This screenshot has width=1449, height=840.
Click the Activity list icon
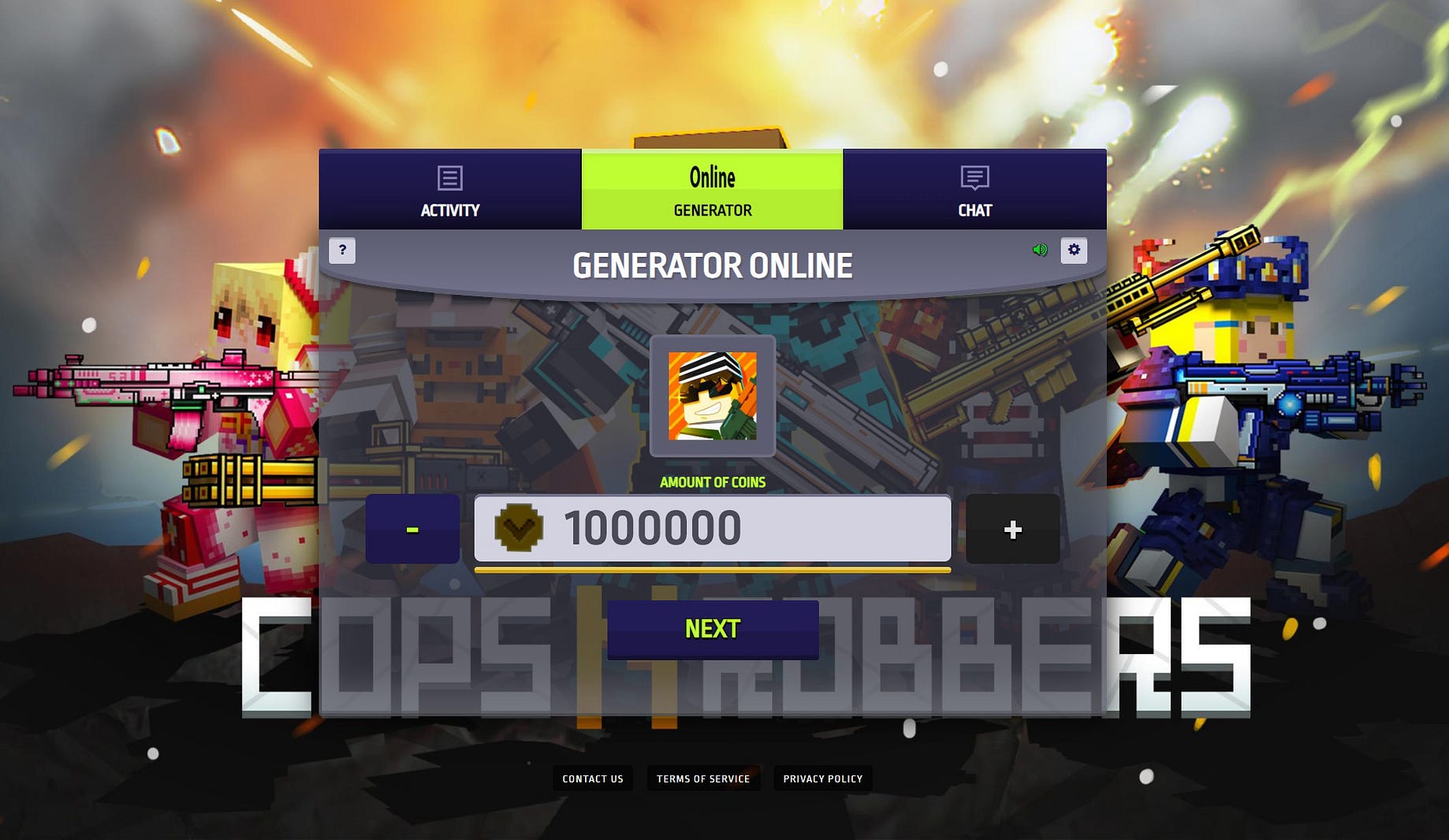pos(449,178)
